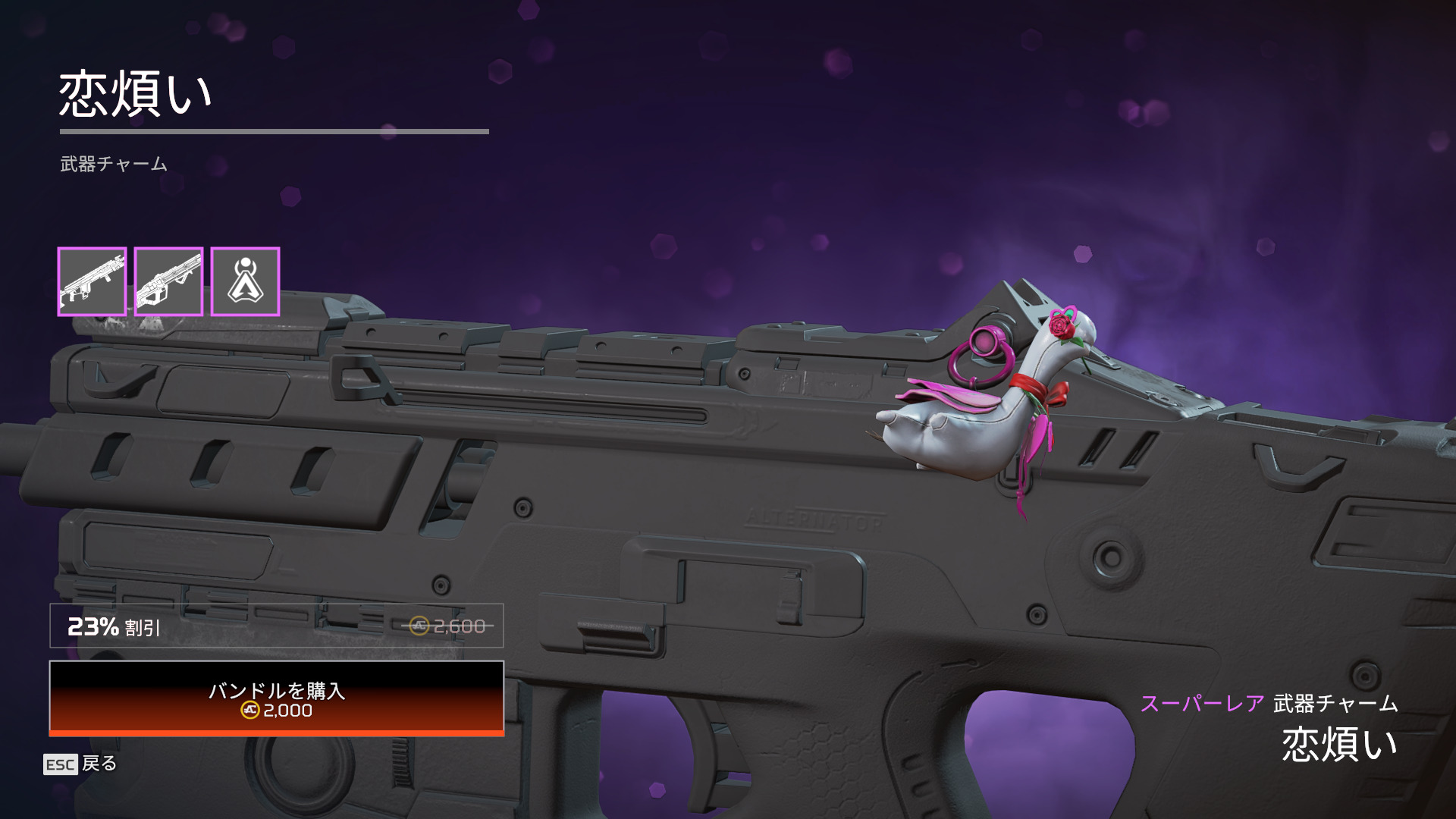Preview the rifle skin with triangular foregrip
This screenshot has height=819, width=1456.
pos(168,281)
